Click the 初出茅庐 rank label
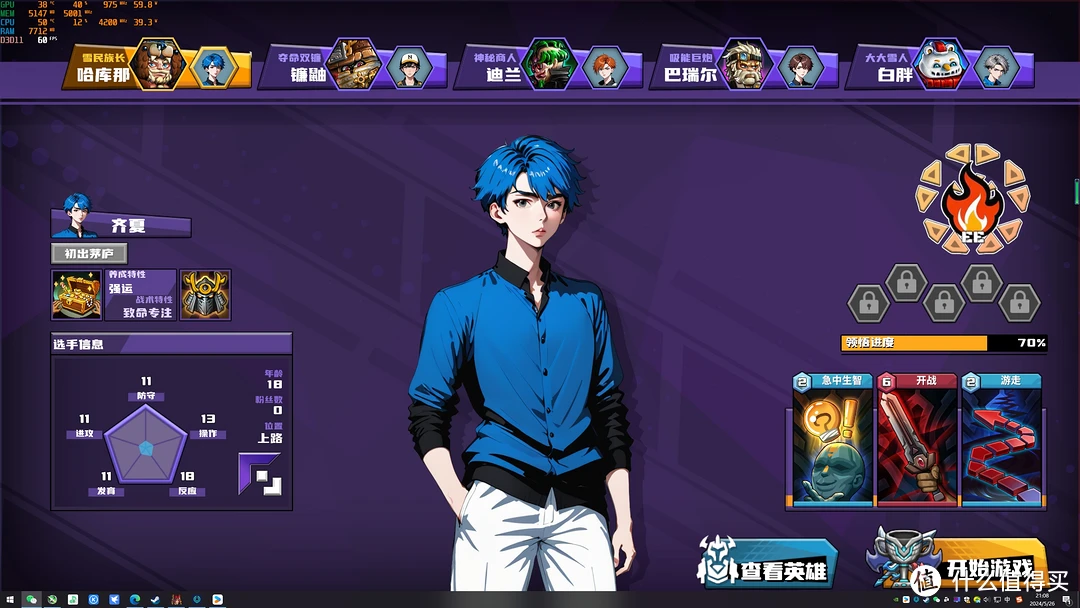Image resolution: width=1080 pixels, height=608 pixels. coord(89,254)
